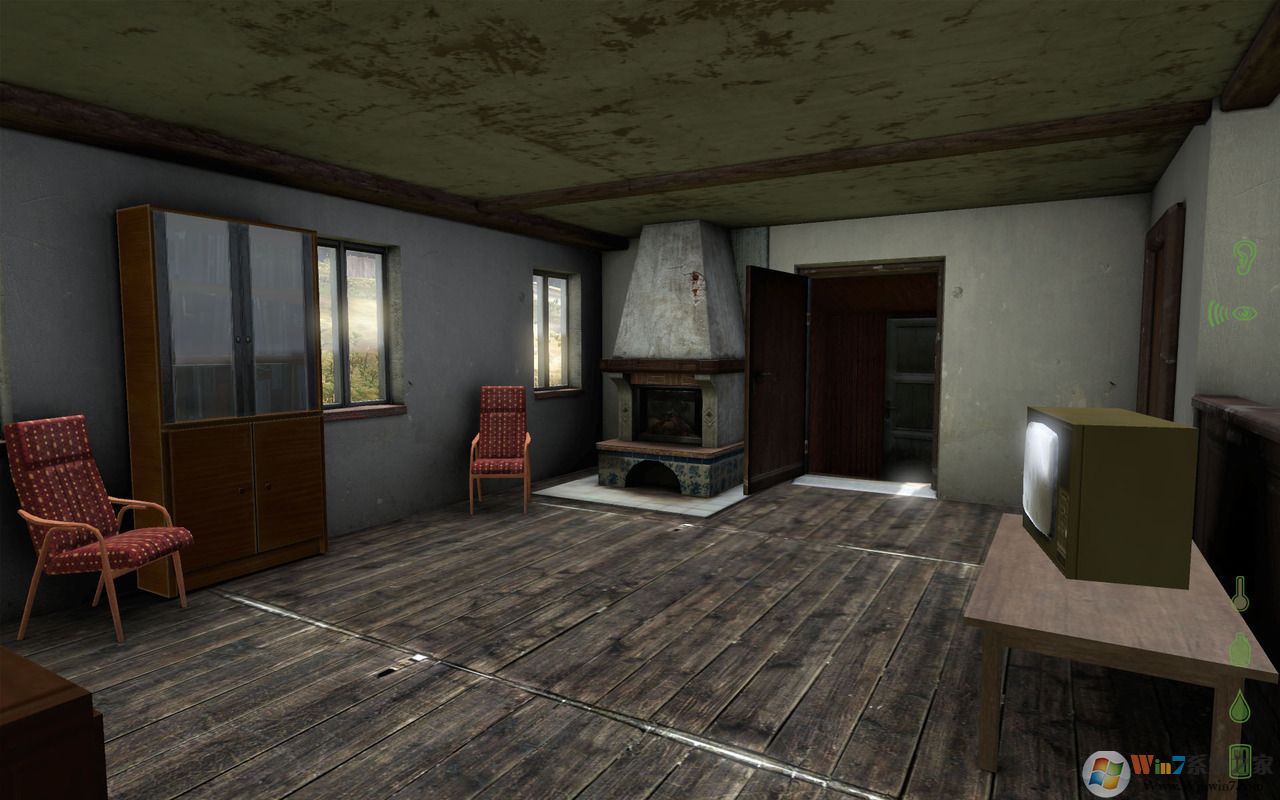Image resolution: width=1280 pixels, height=800 pixels.
Task: Click the Windows logo in the watermark
Action: click(1106, 770)
